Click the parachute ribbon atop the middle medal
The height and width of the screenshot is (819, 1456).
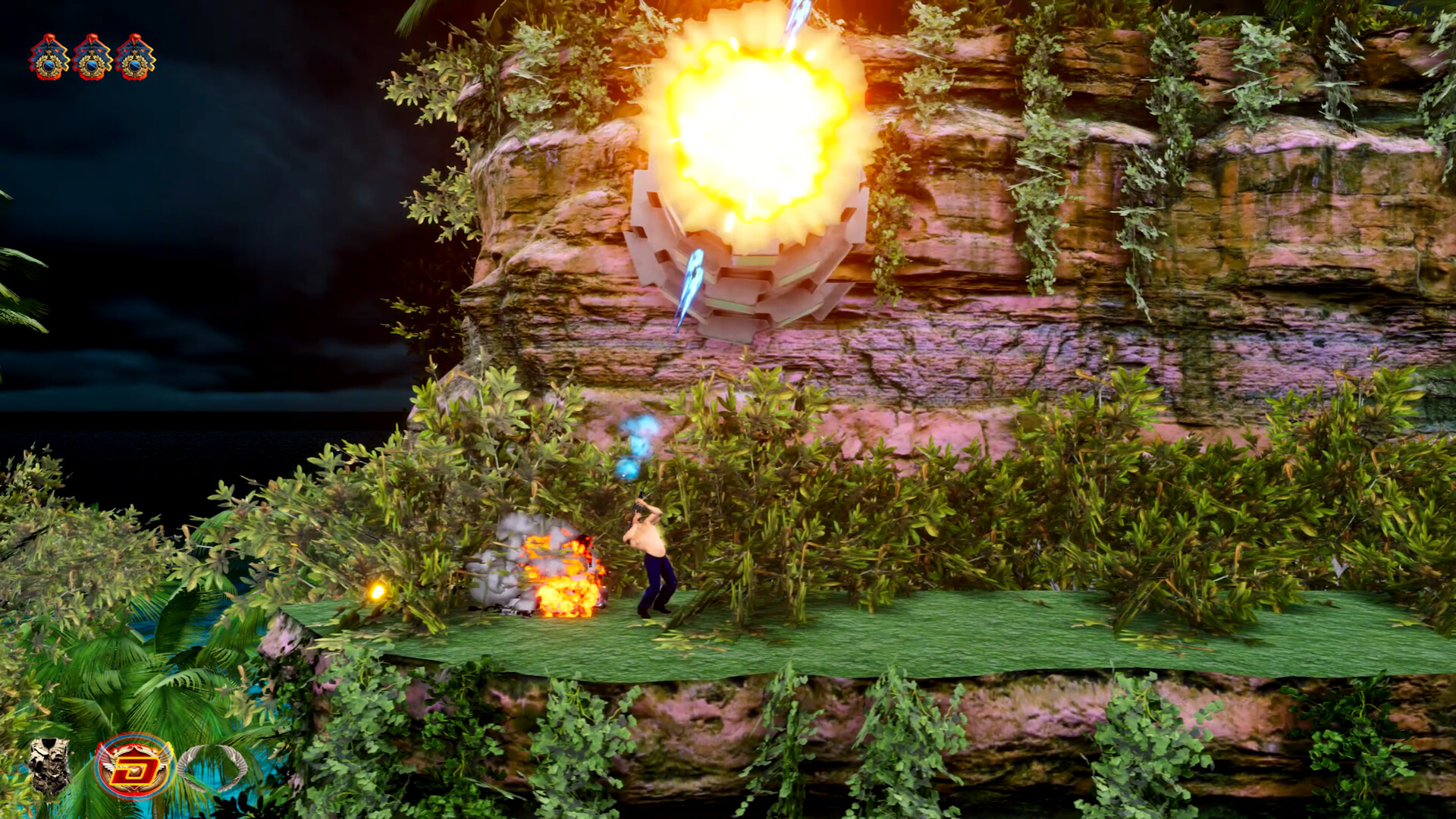(x=92, y=39)
